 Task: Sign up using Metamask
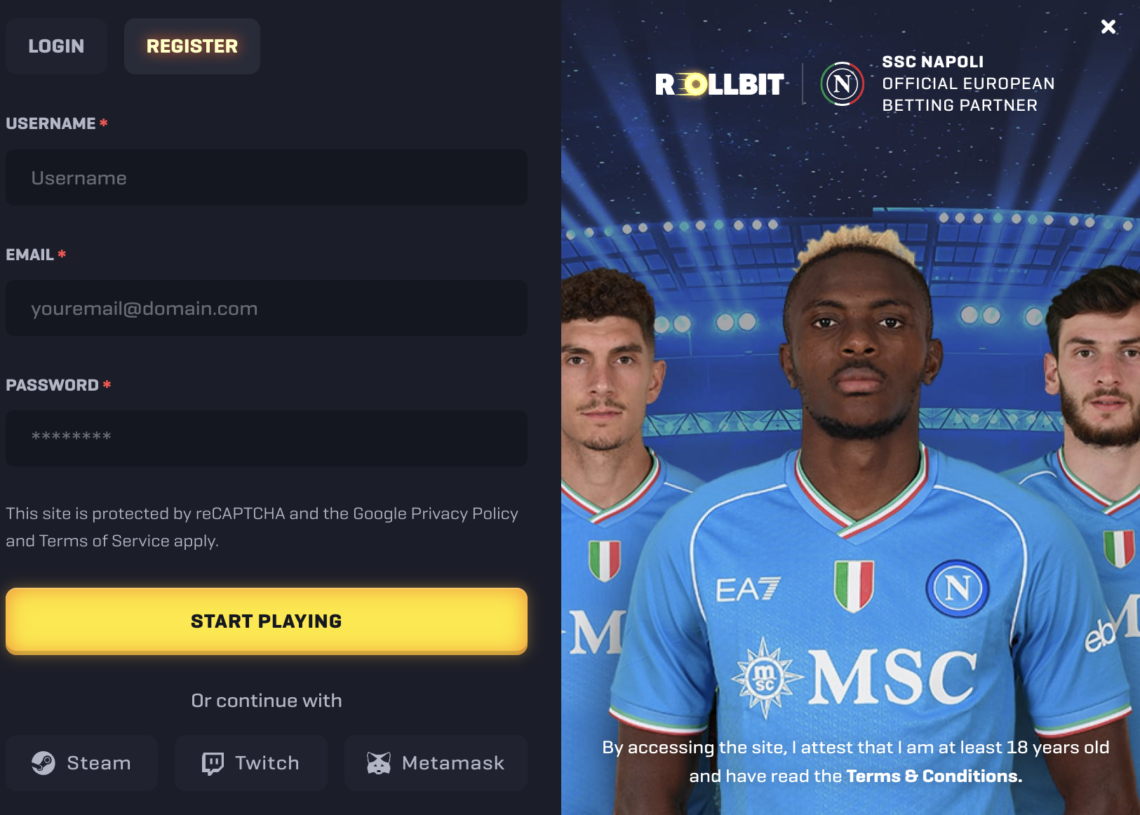(x=435, y=763)
